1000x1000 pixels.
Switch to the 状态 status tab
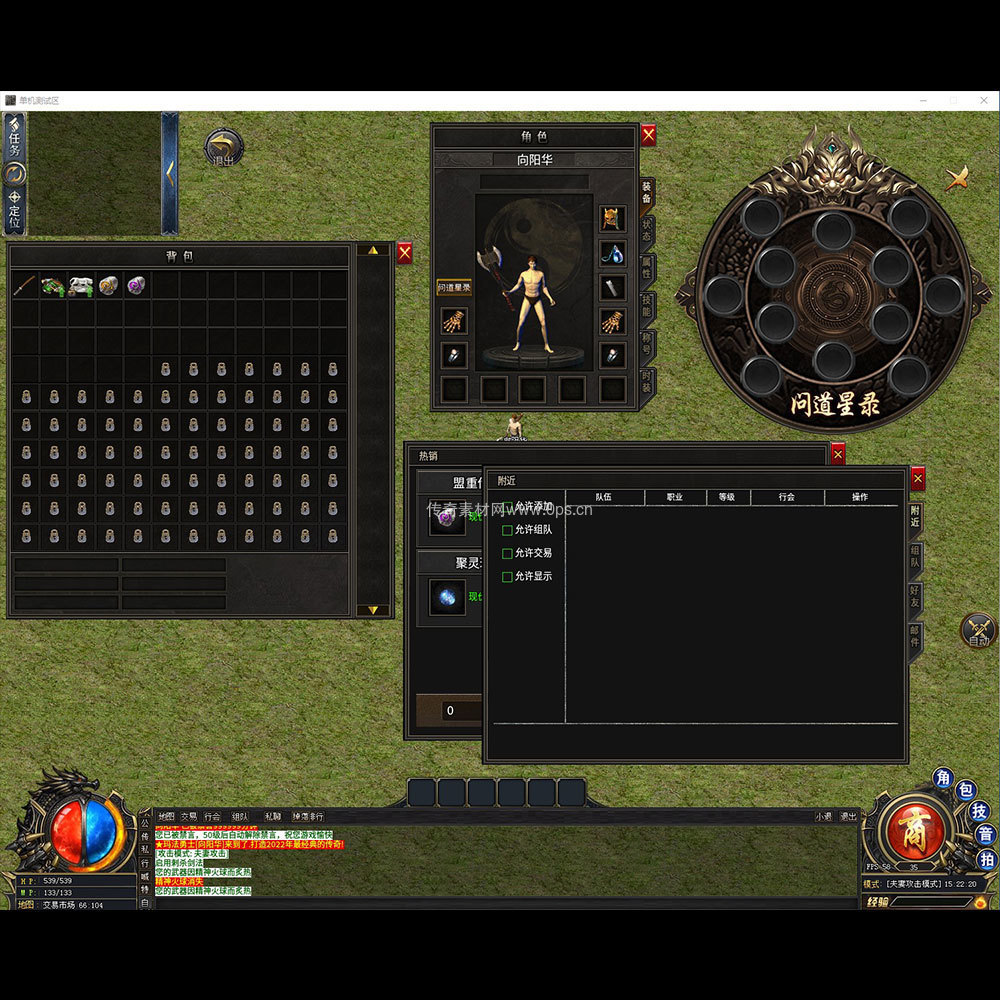click(x=647, y=229)
